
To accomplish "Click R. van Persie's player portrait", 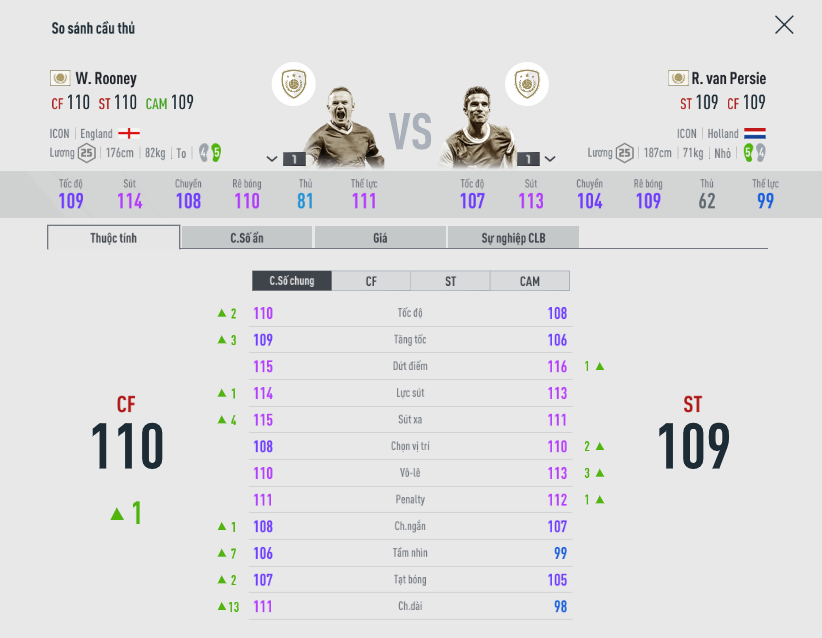I will point(477,125).
